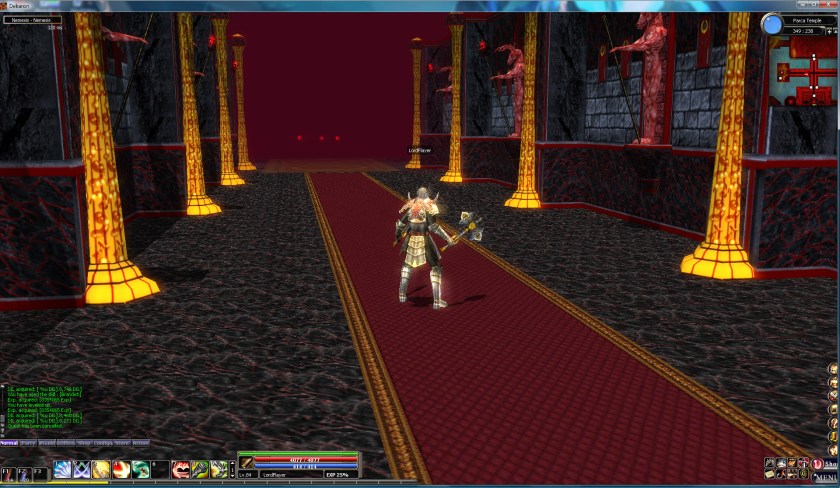The height and width of the screenshot is (488, 840).
Task: Select the Guild chat tab
Action: click(x=47, y=443)
